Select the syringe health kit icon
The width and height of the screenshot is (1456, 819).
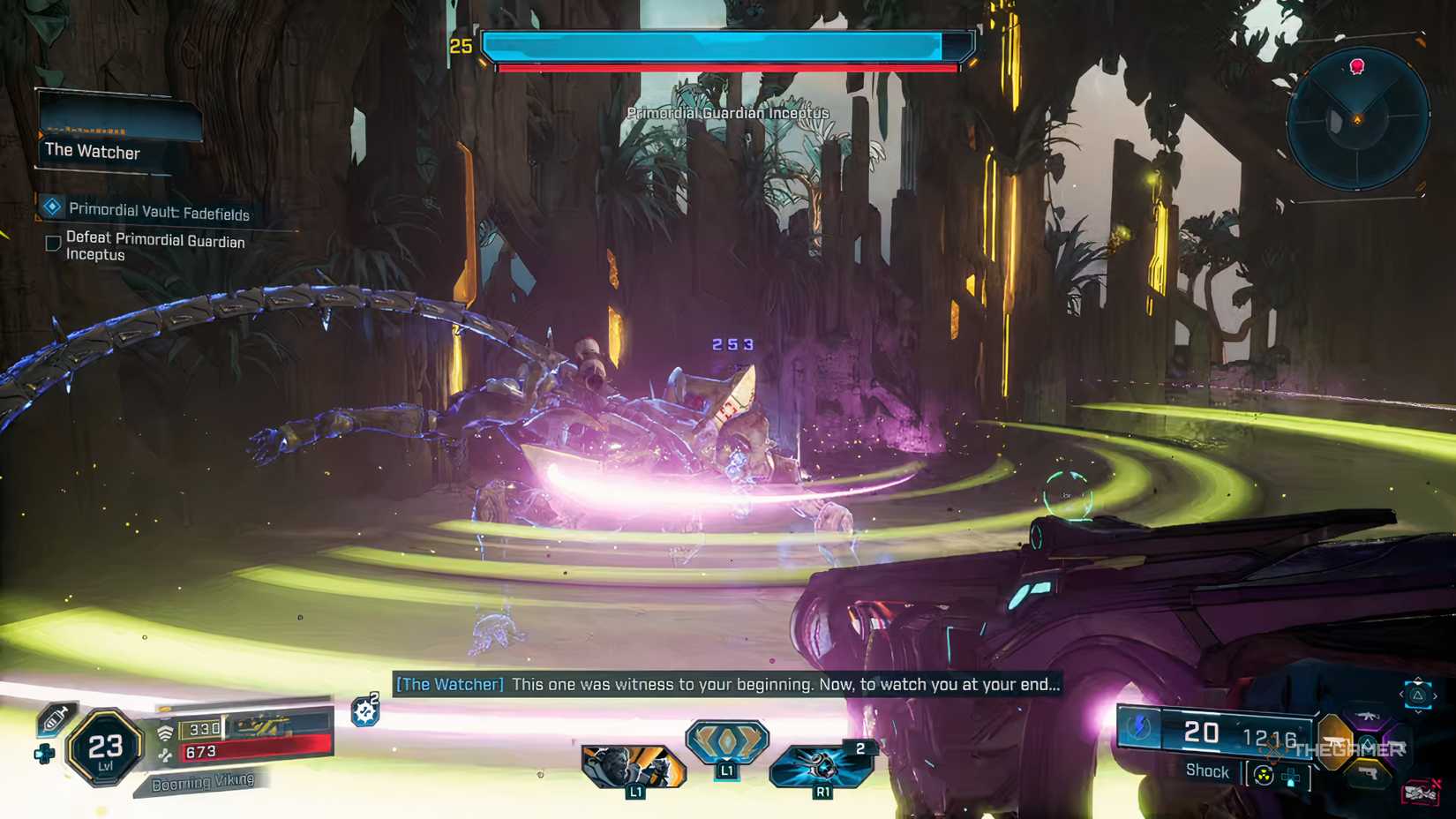(x=56, y=719)
